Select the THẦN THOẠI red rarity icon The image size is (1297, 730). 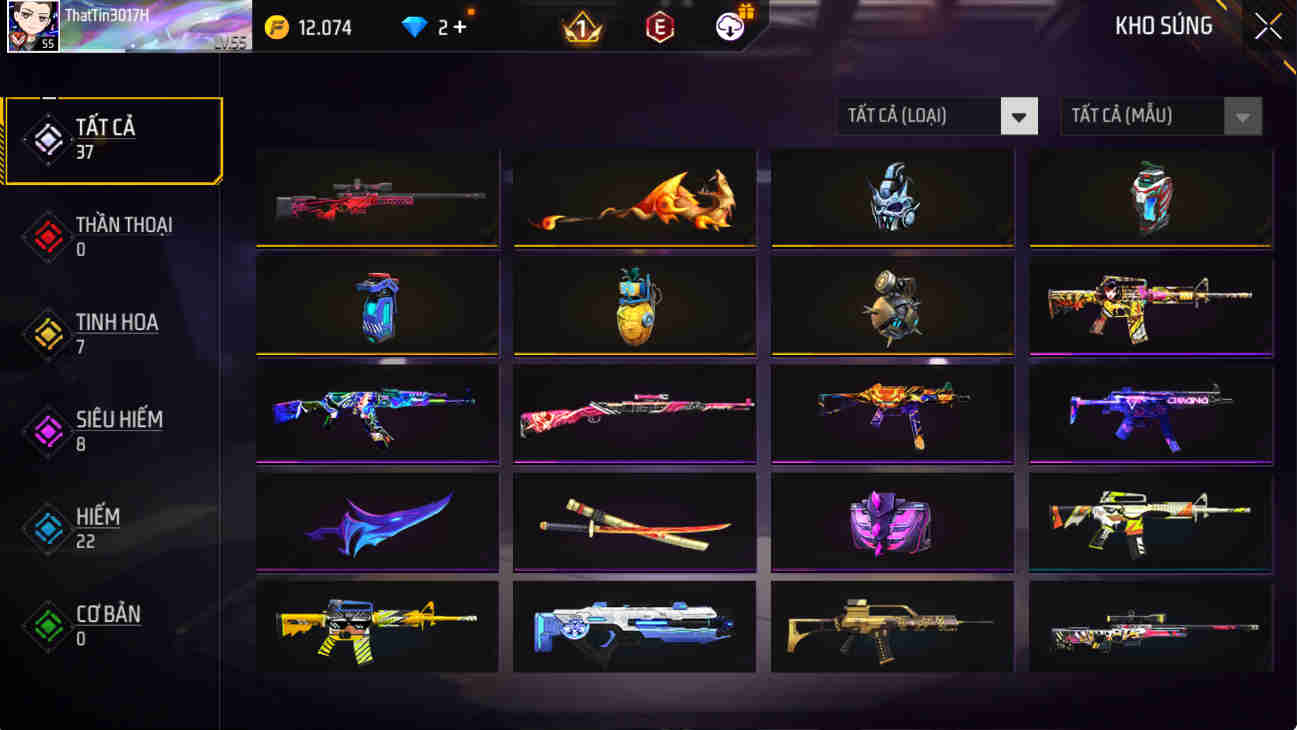coord(47,237)
